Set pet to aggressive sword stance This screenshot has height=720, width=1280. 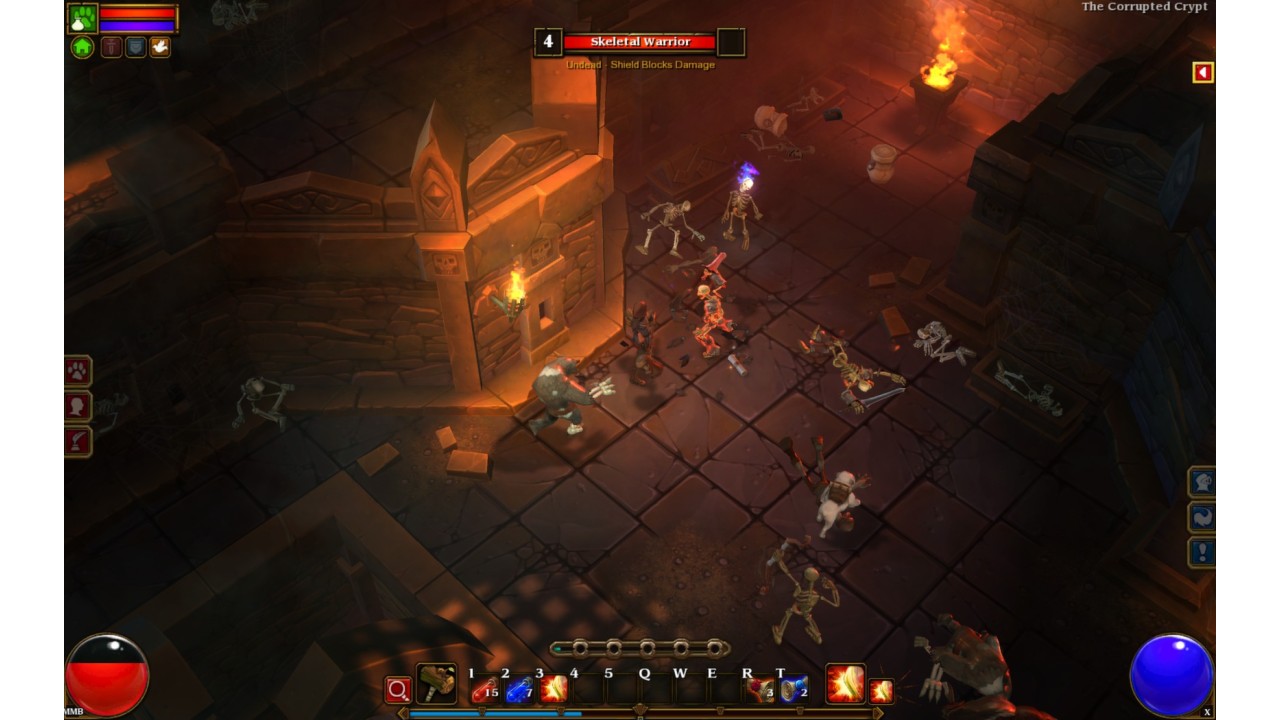click(111, 47)
